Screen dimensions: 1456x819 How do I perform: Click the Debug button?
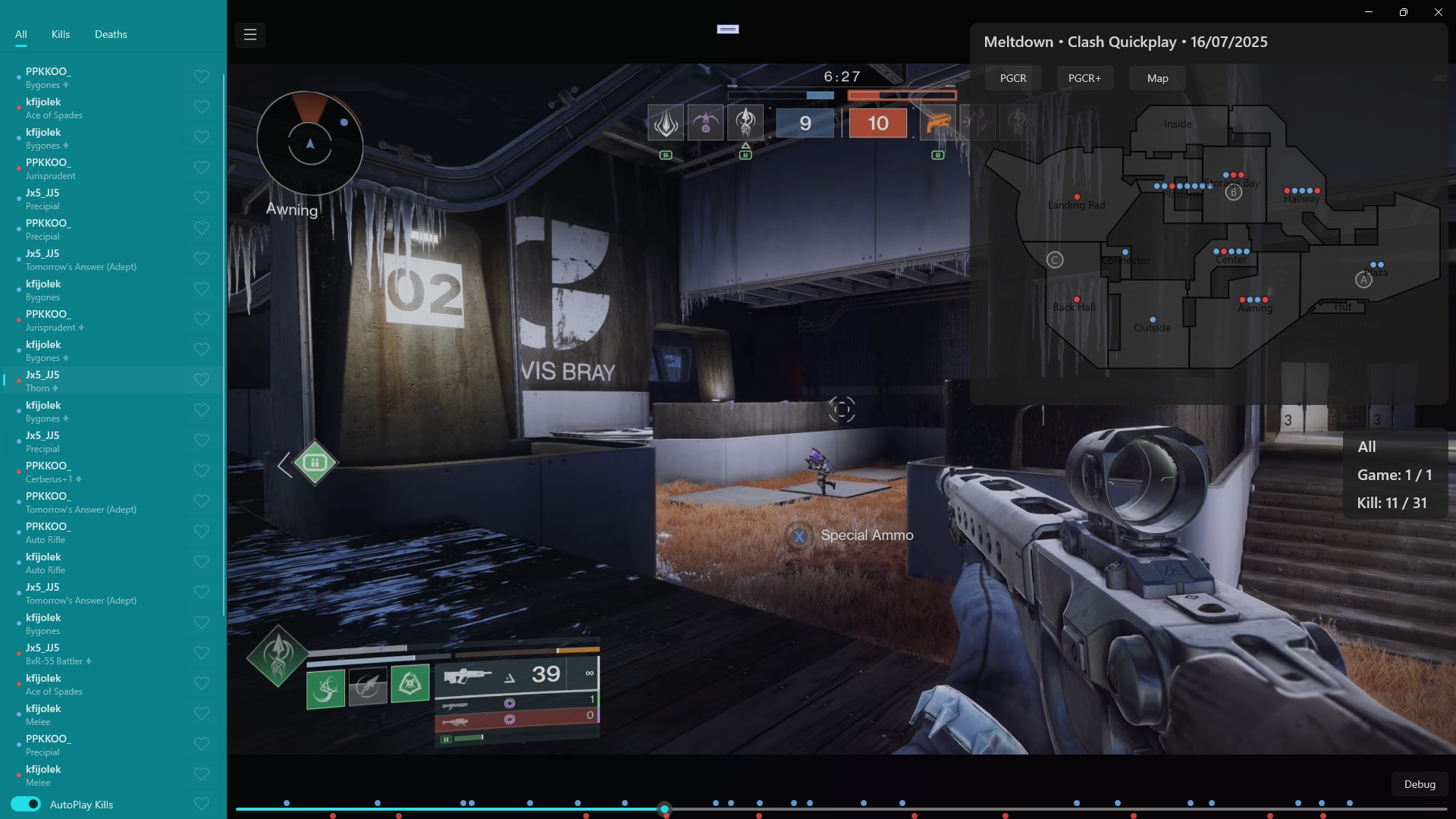tap(1419, 785)
